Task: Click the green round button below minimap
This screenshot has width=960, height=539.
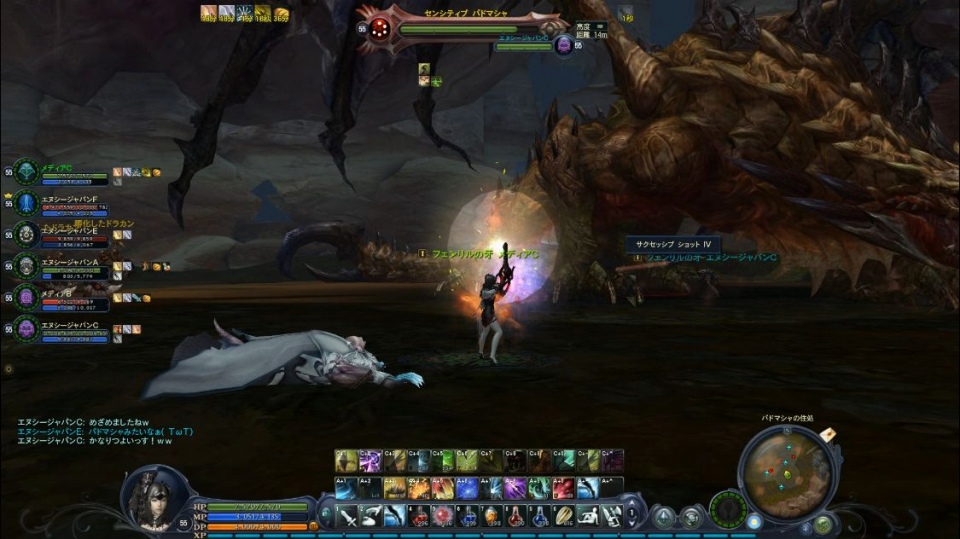Action: click(822, 523)
